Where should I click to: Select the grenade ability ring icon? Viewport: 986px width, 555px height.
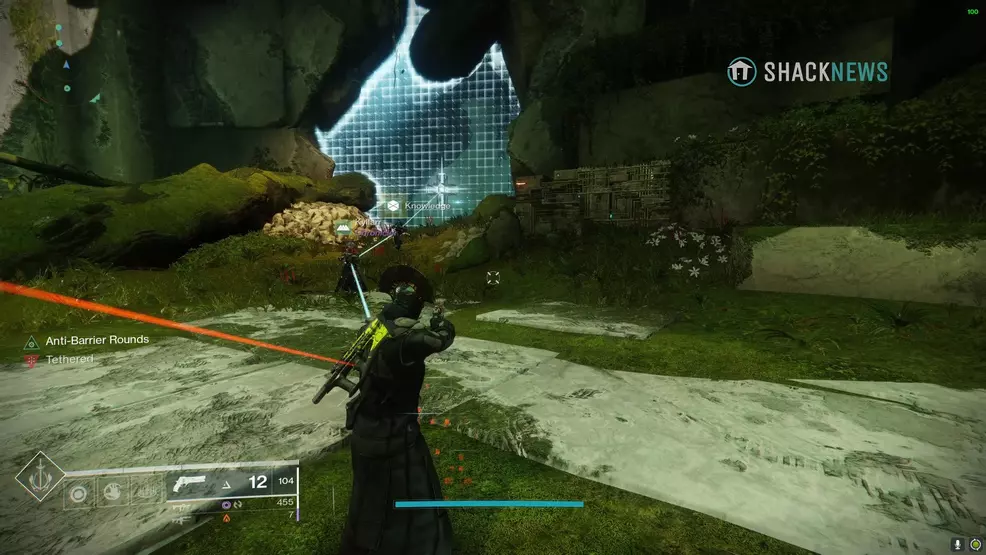[79, 493]
